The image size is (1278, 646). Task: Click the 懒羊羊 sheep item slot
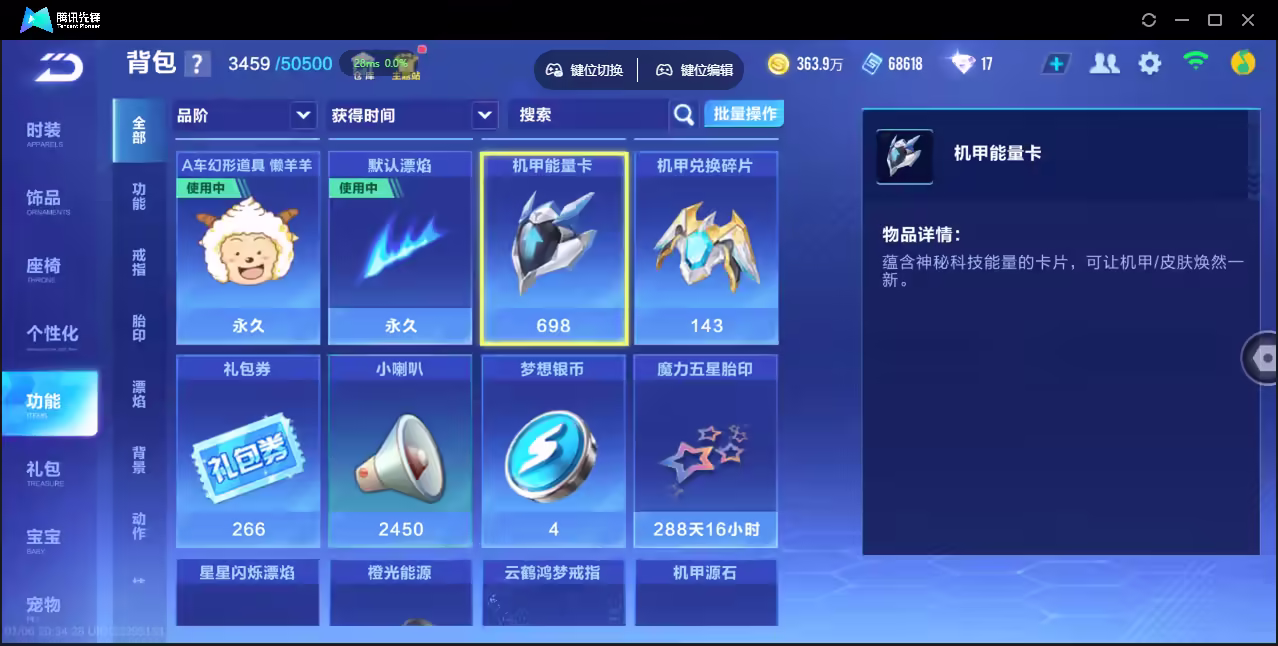click(x=248, y=248)
